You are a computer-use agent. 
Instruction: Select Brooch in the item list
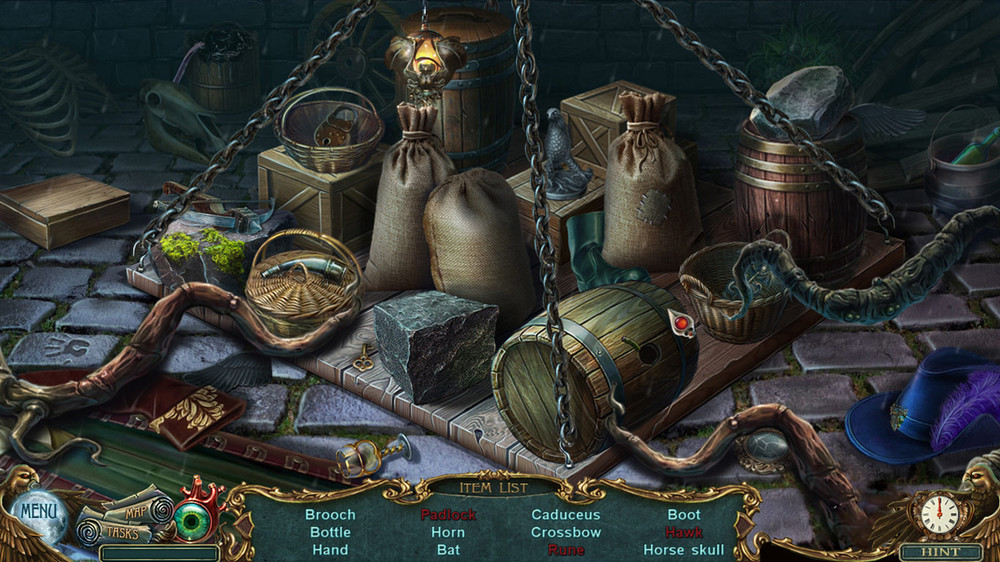click(x=330, y=515)
